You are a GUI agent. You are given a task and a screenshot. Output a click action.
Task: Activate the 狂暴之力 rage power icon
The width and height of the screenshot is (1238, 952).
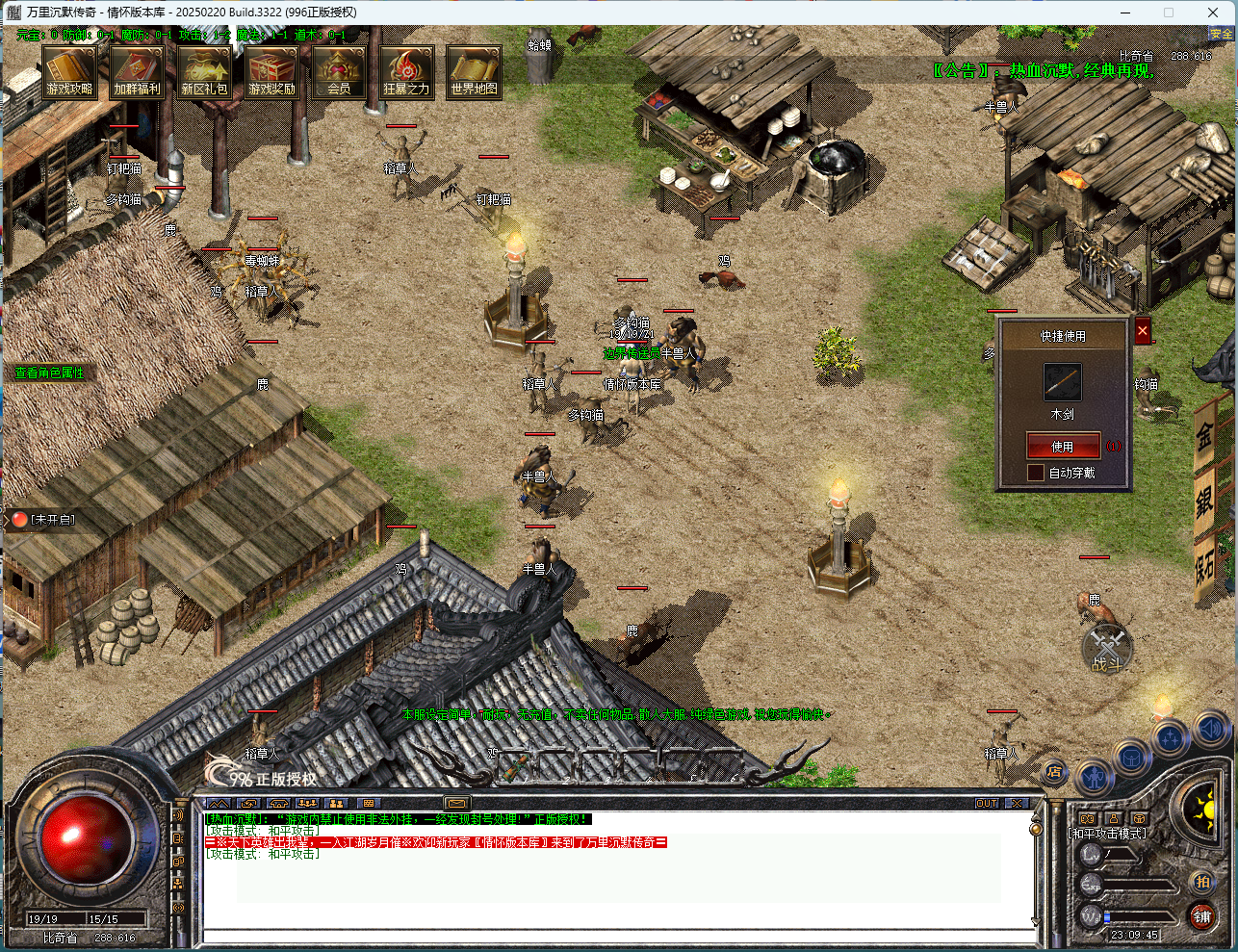406,71
